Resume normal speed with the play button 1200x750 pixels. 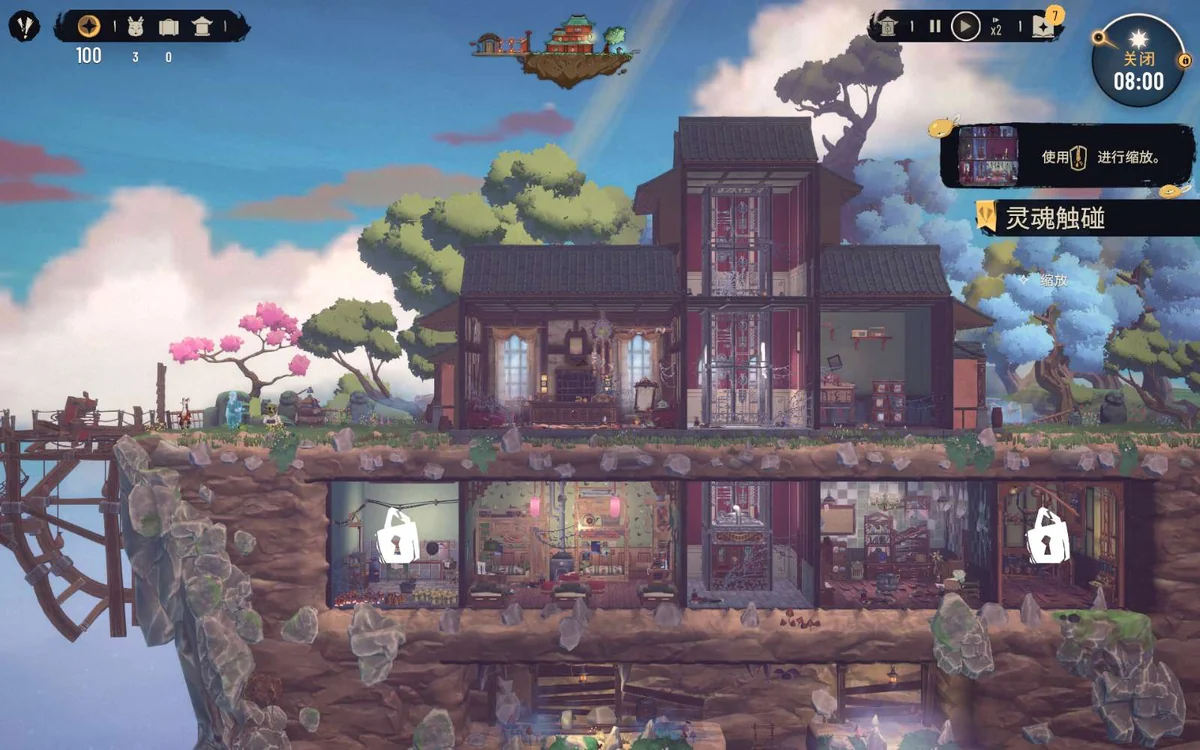tap(964, 27)
